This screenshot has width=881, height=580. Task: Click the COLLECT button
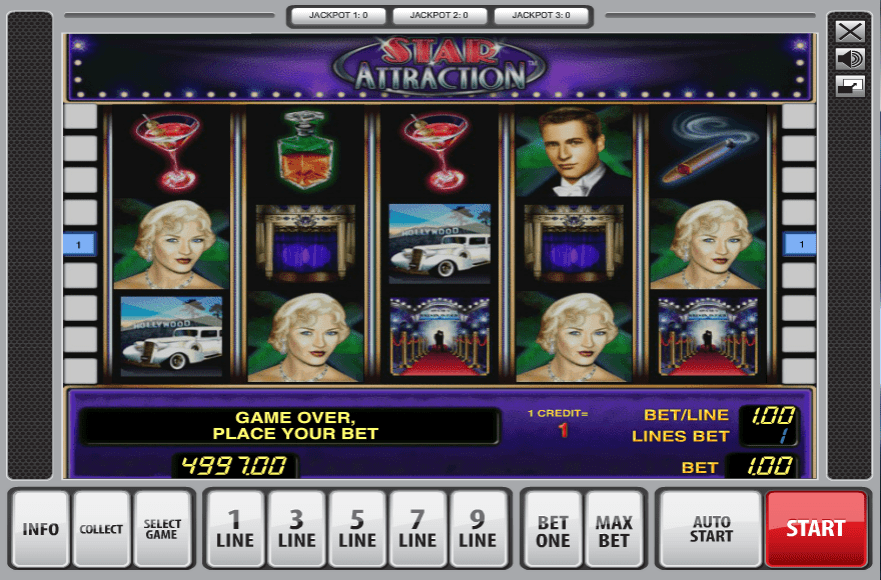(x=101, y=528)
